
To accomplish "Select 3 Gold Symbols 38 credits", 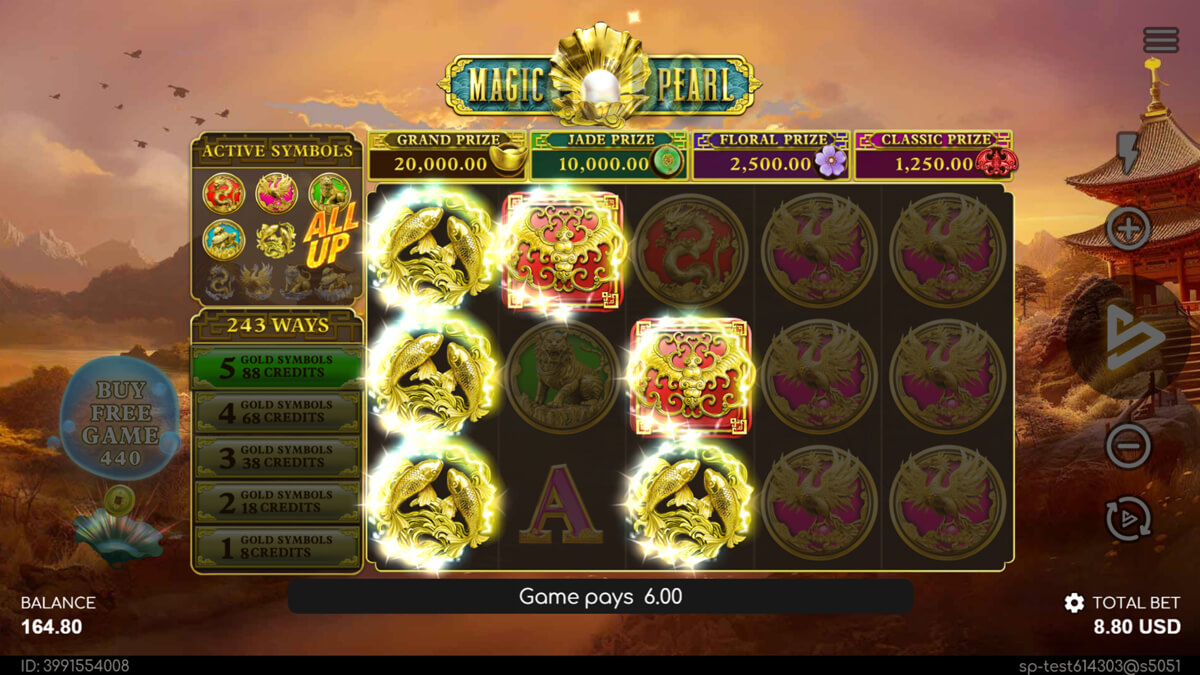I will coord(277,457).
